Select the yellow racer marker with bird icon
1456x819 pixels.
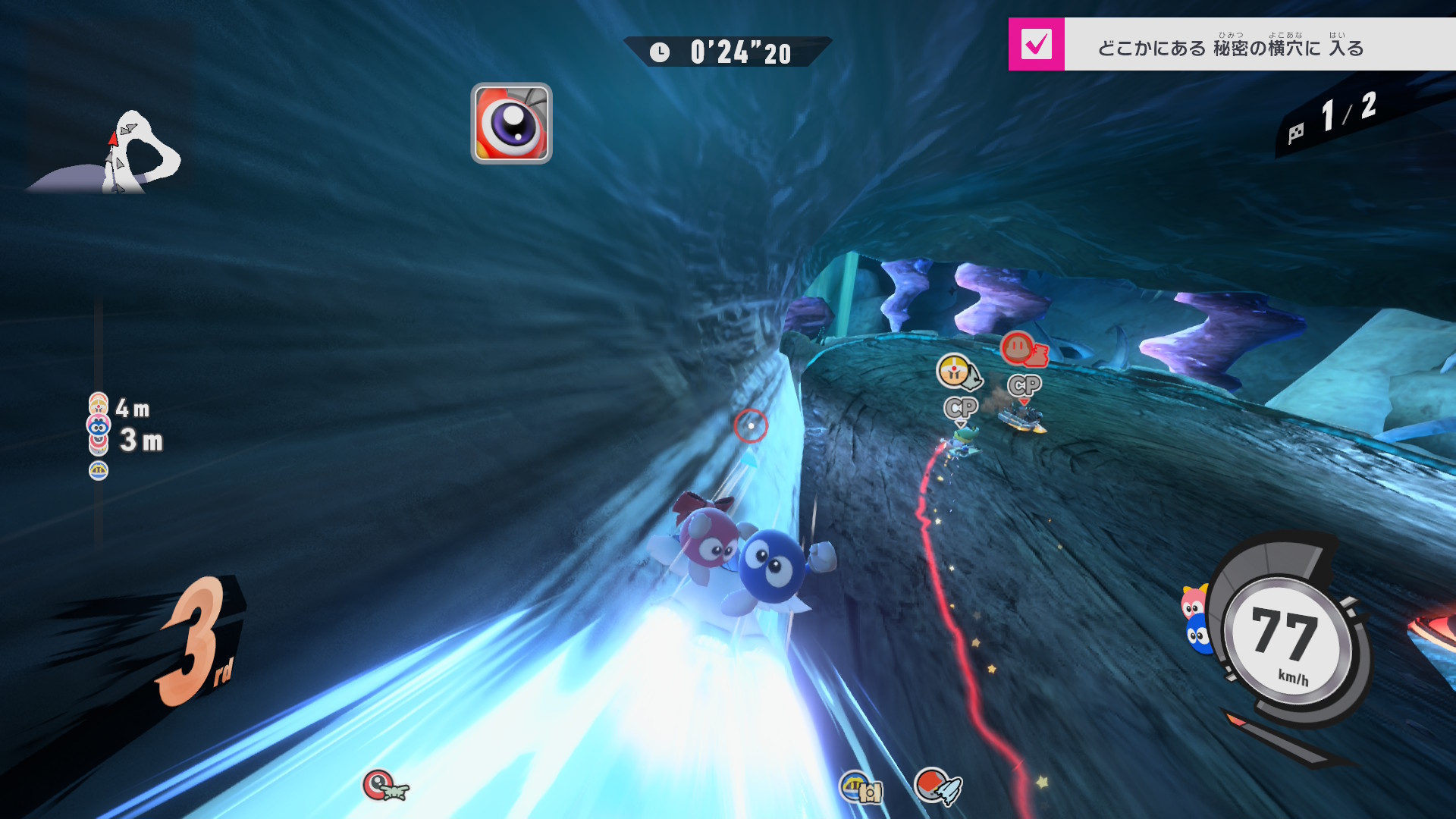click(959, 372)
